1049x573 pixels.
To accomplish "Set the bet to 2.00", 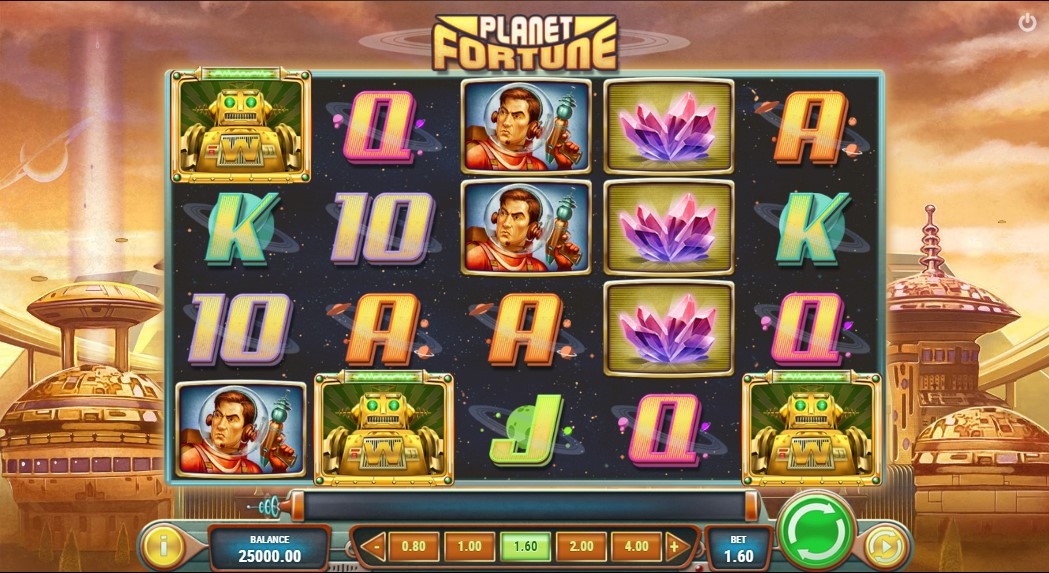I will (581, 547).
